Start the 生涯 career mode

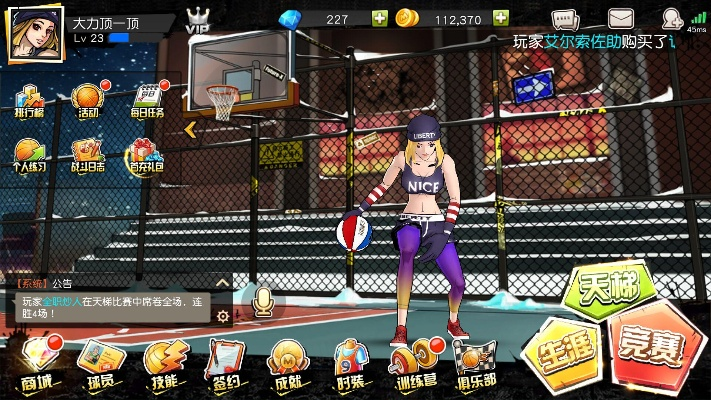pyautogui.click(x=560, y=353)
